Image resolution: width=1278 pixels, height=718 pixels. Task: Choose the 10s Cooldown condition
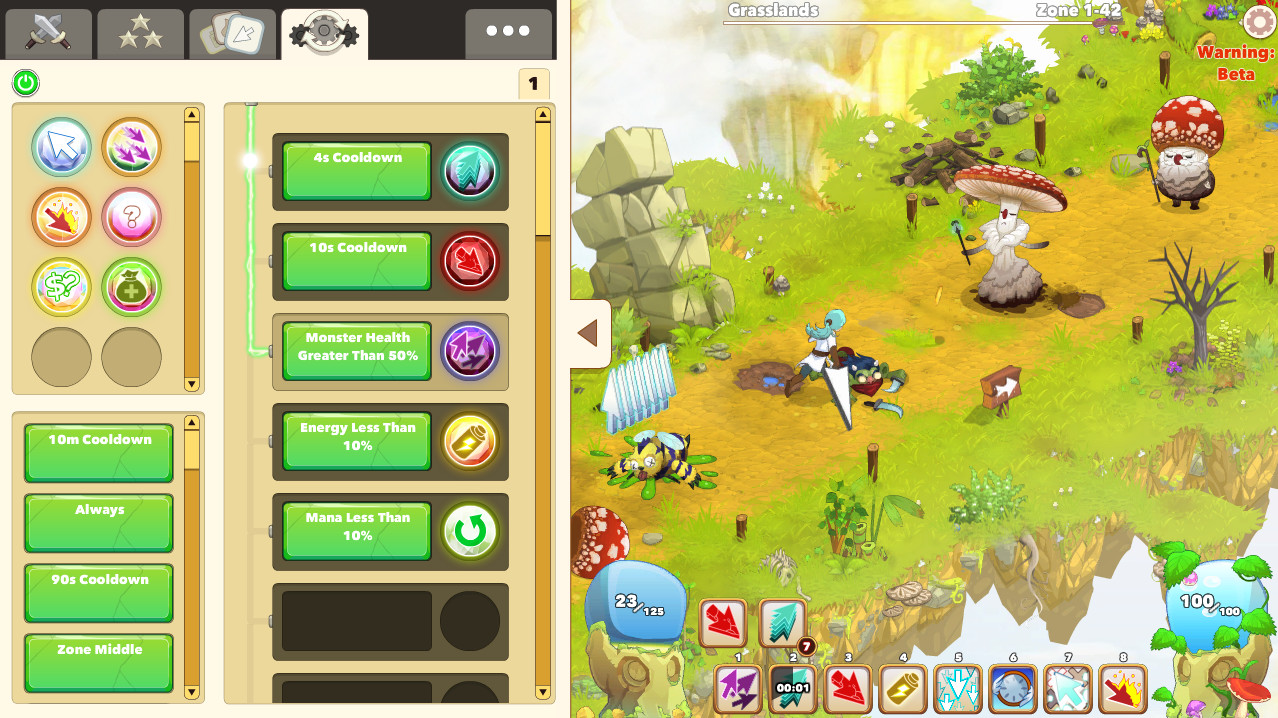[x=357, y=261]
